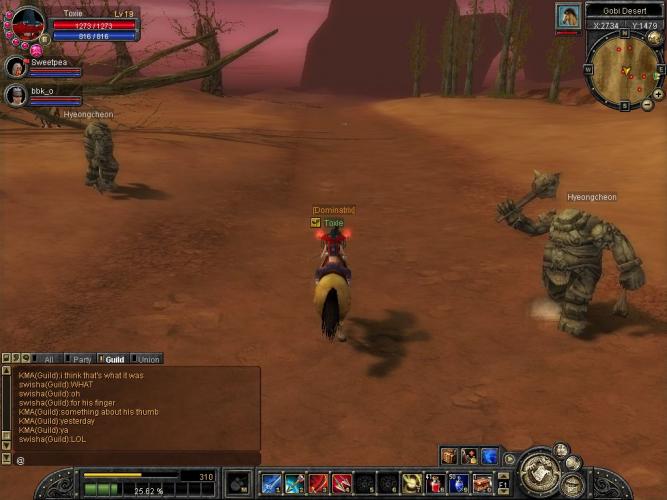Use the blue mana potion slot
This screenshot has width=667, height=500.
459,484
